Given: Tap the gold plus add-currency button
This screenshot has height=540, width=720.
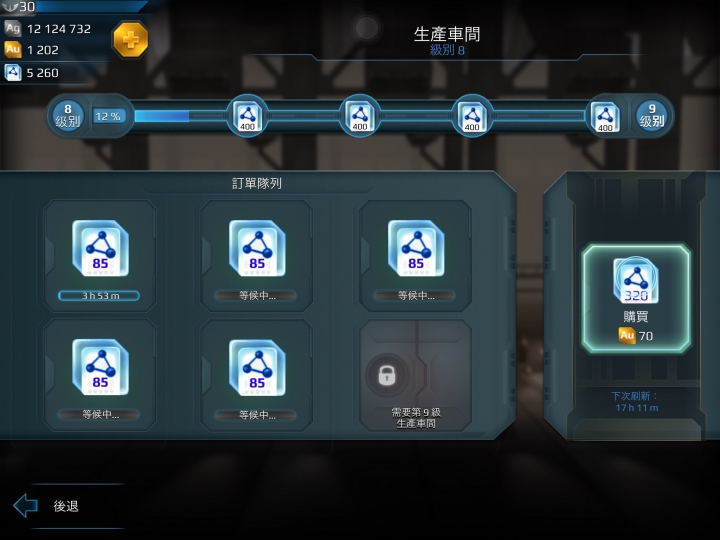Looking at the screenshot, I should point(130,40).
